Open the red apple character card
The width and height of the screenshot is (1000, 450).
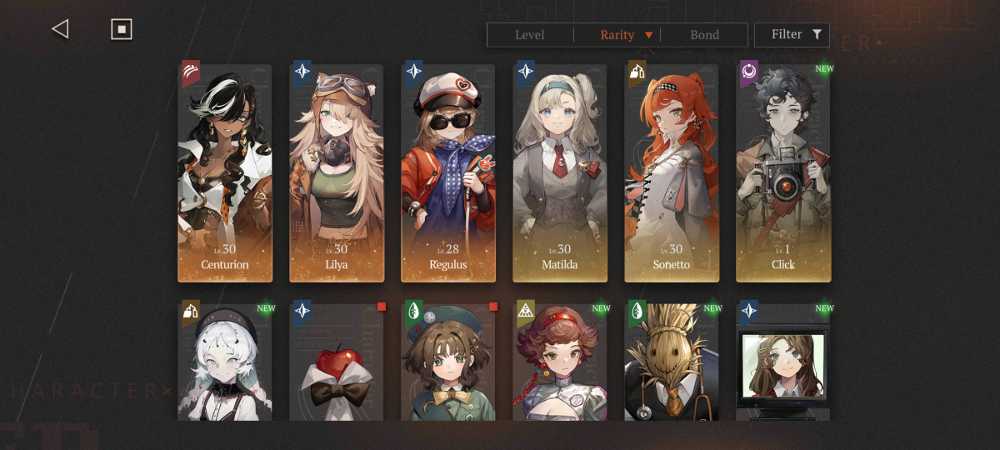point(336,362)
